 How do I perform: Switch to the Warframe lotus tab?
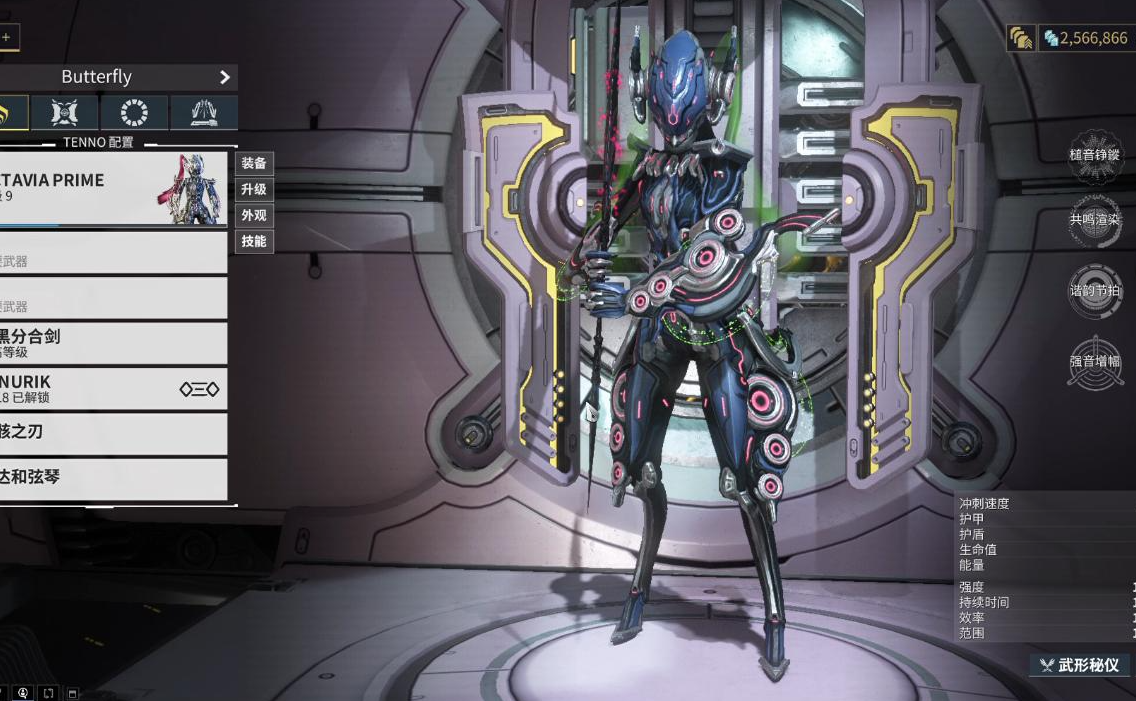pos(10,113)
